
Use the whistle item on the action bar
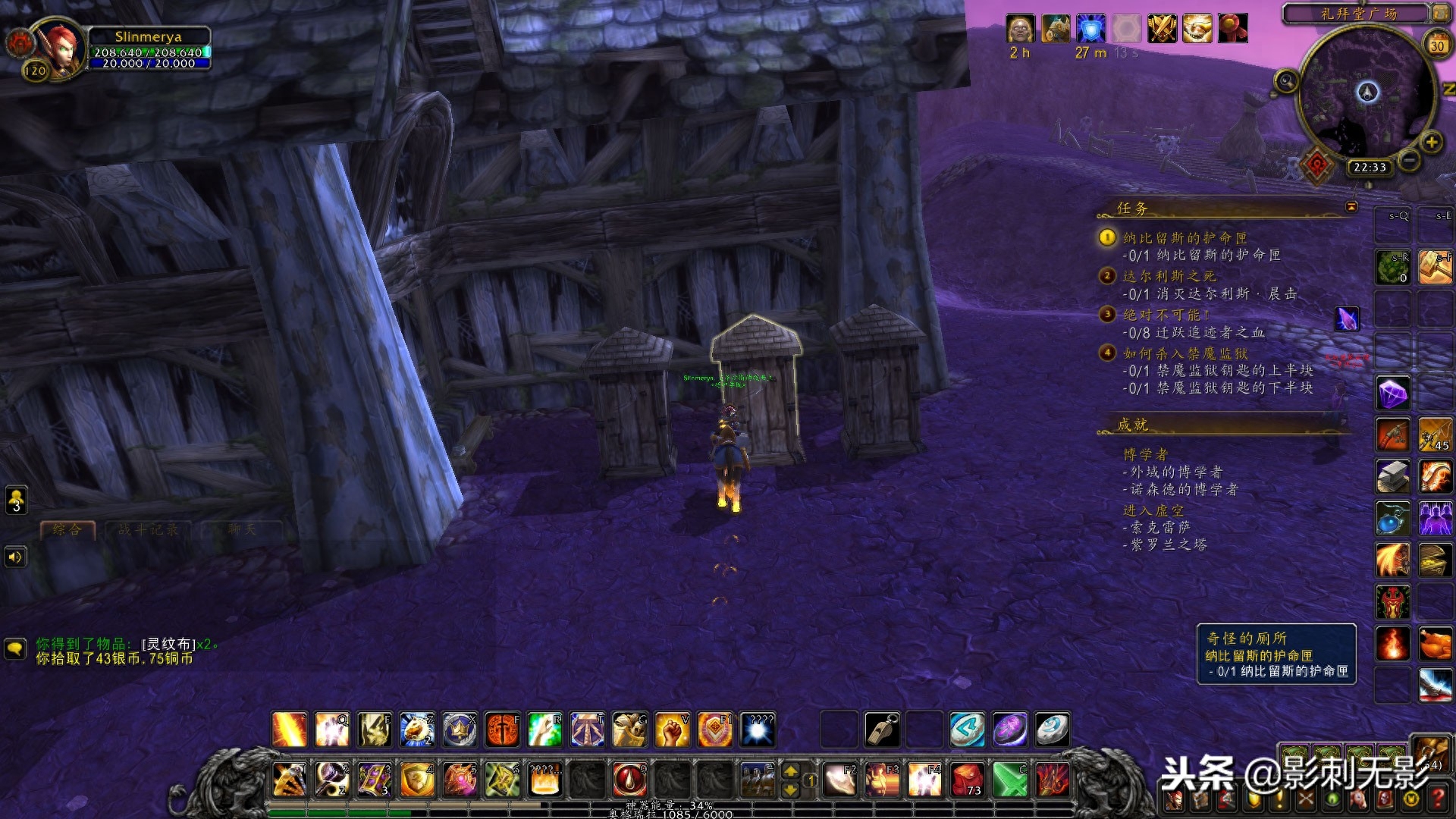click(x=882, y=730)
